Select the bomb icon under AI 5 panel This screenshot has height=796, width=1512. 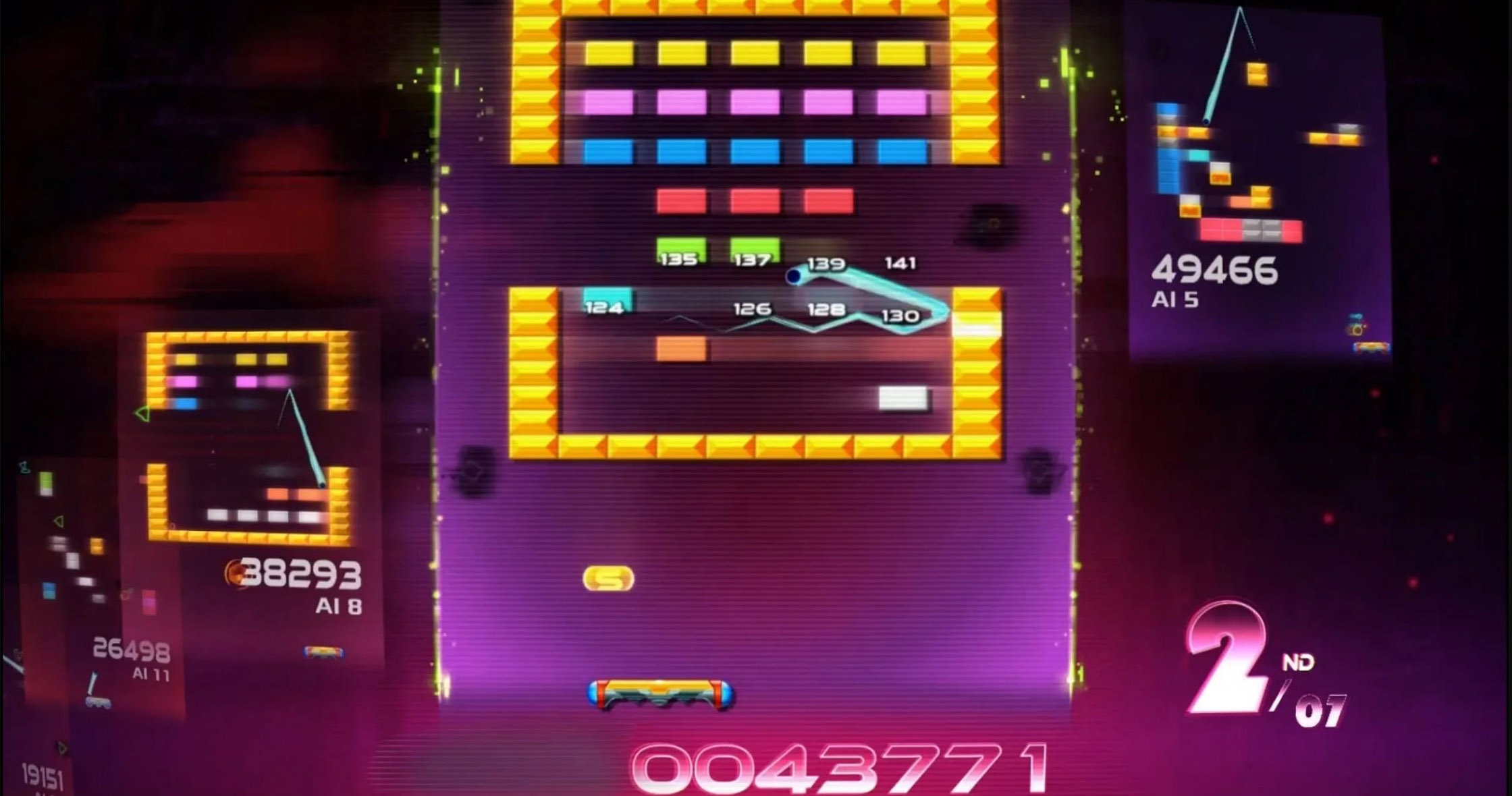click(1357, 329)
